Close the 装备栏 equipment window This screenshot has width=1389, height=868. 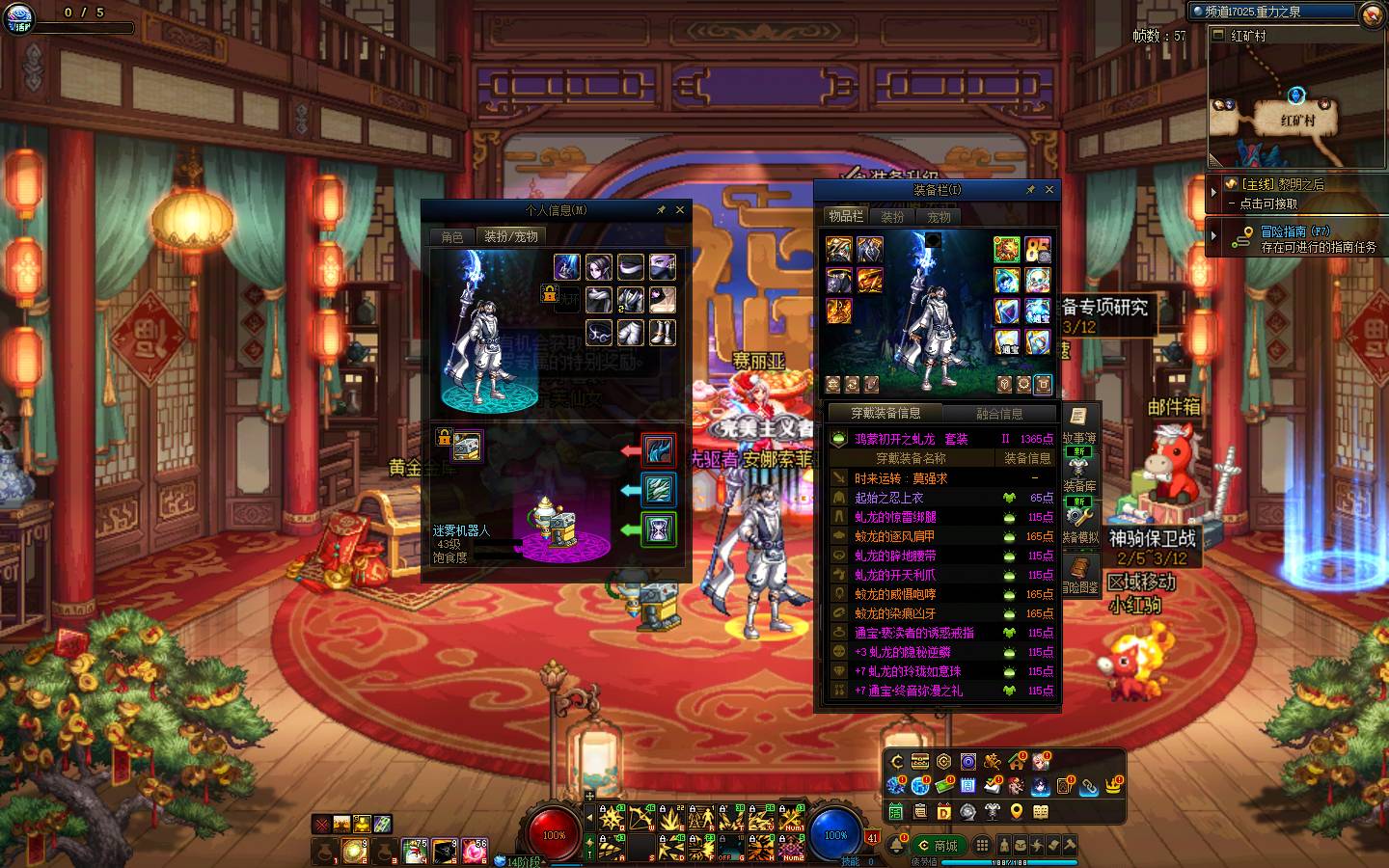[1049, 190]
